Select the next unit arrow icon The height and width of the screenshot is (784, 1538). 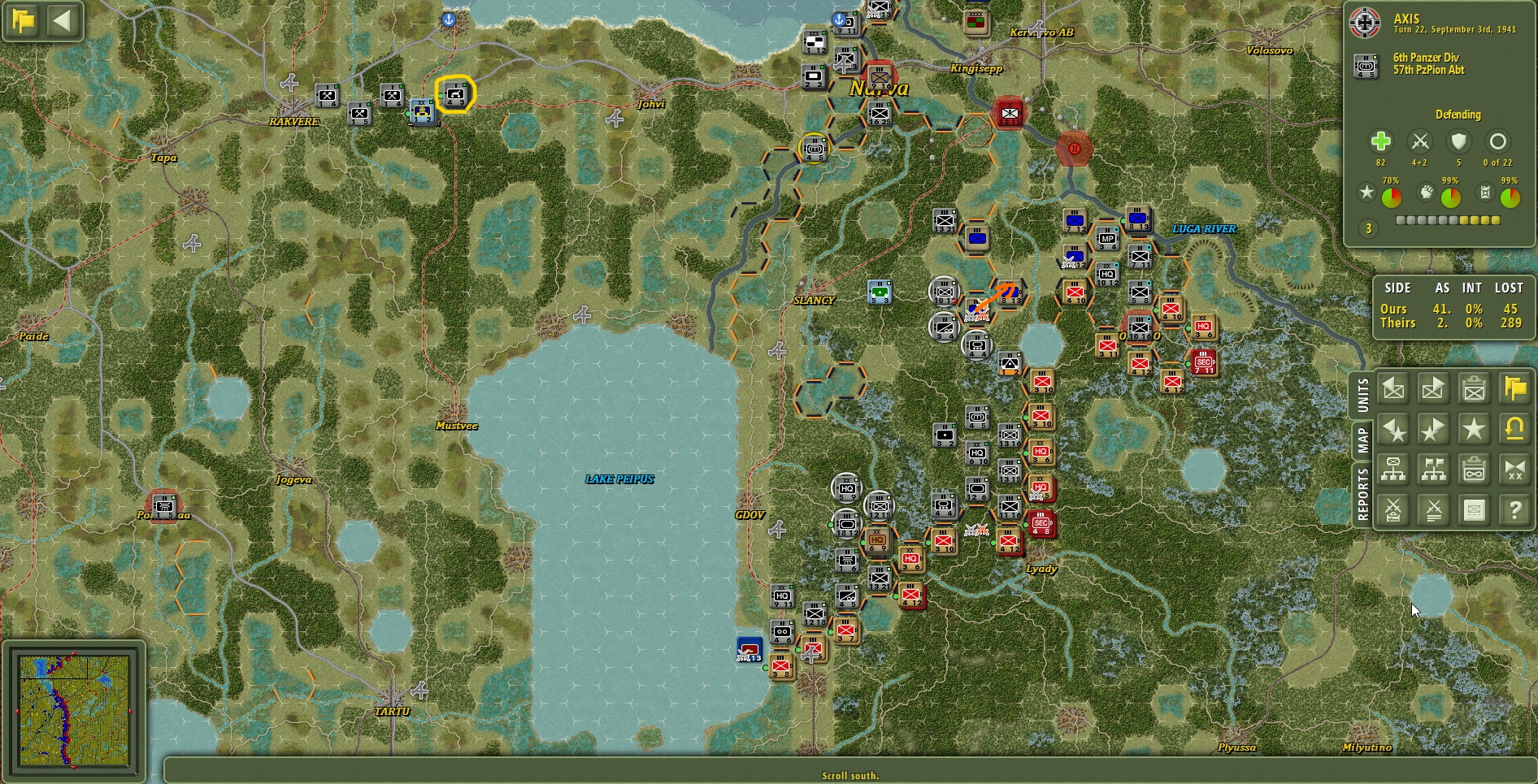pyautogui.click(x=1433, y=388)
